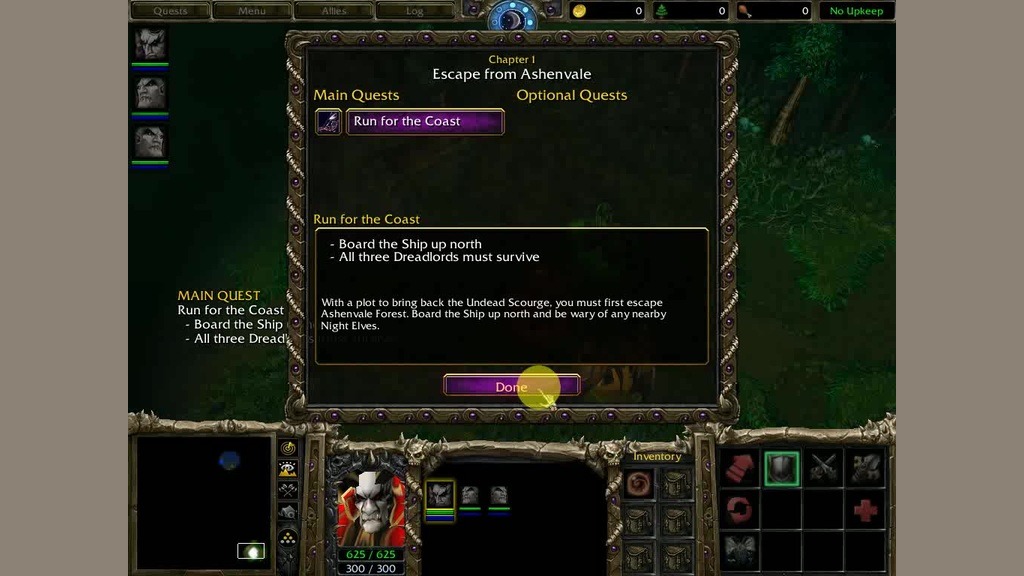Viewport: 1024px width, 576px height.
Task: Choose the crossed swords Attack command
Action: [824, 467]
